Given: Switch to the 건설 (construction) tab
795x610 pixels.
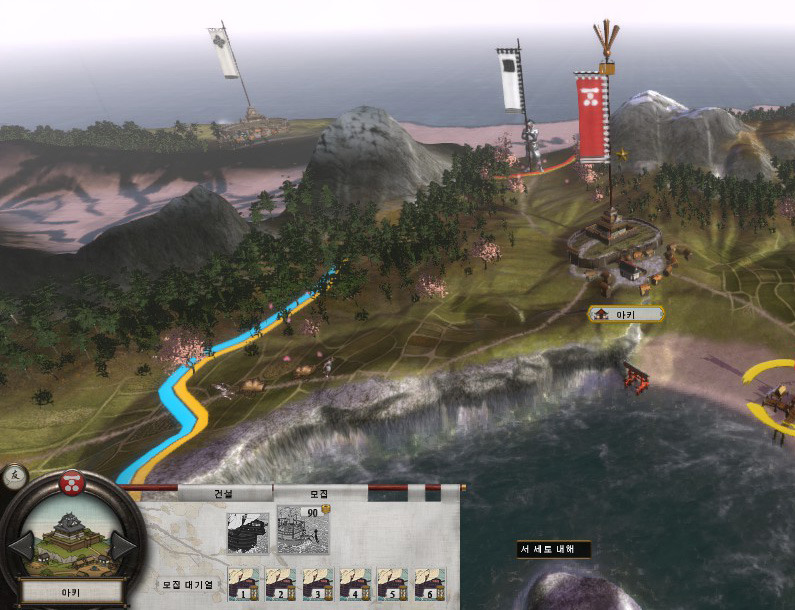Looking at the screenshot, I should (225, 494).
